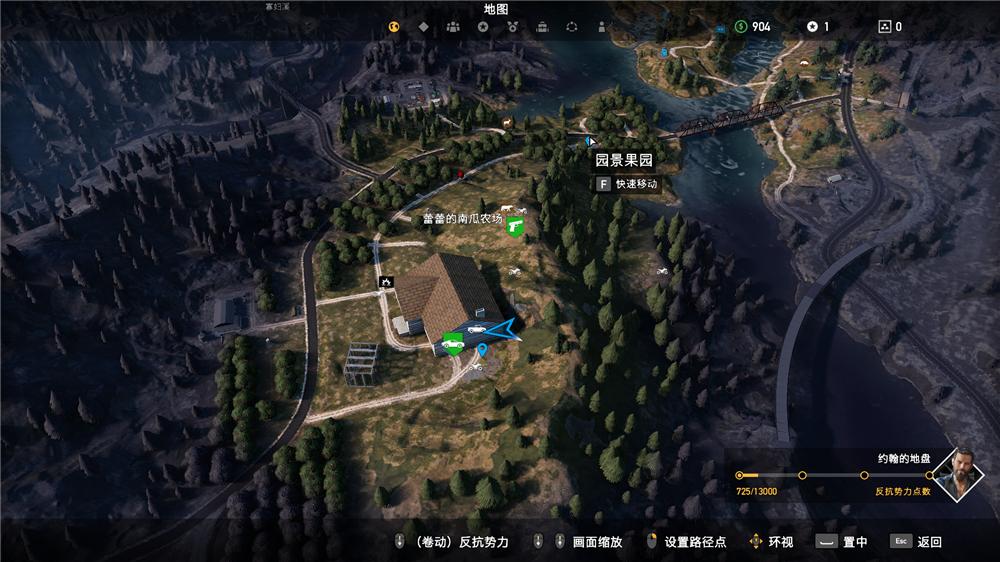This screenshot has height=562, width=1000.
Task: Select the globe map tab
Action: [x=394, y=27]
